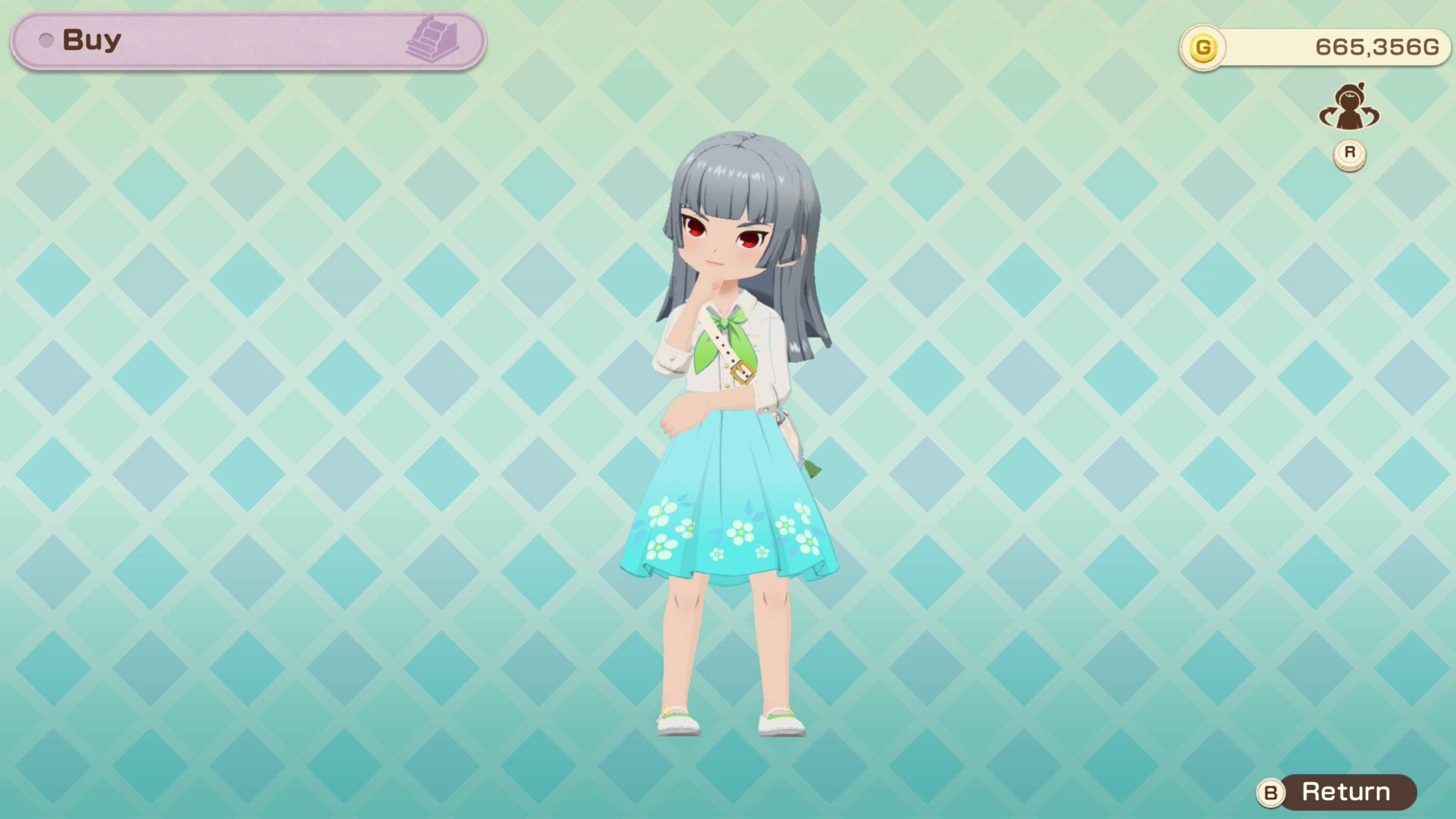
Task: Select the Buy shop banner
Action: 243,39
